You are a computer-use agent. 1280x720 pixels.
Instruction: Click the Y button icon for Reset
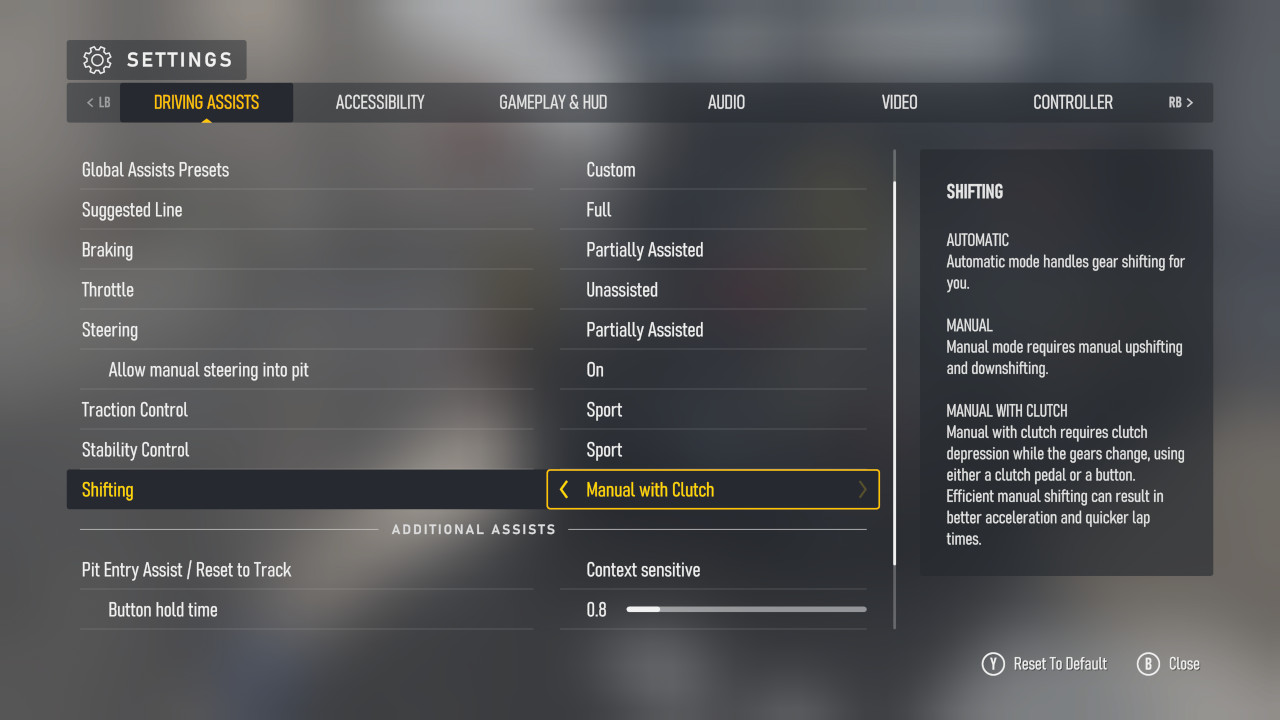pos(993,663)
